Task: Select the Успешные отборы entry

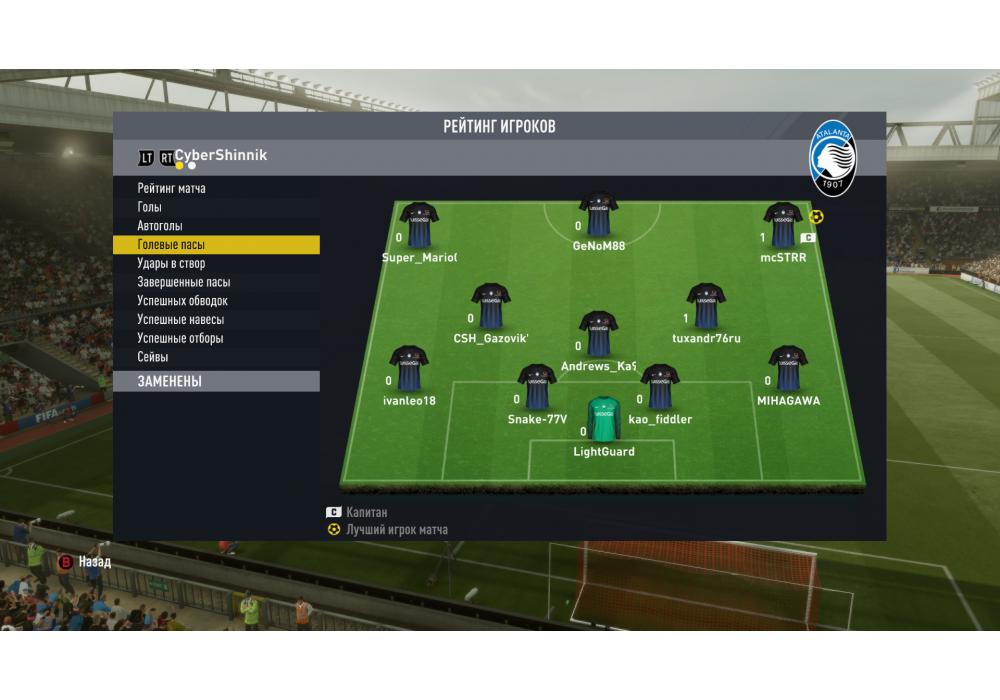Action: 180,338
